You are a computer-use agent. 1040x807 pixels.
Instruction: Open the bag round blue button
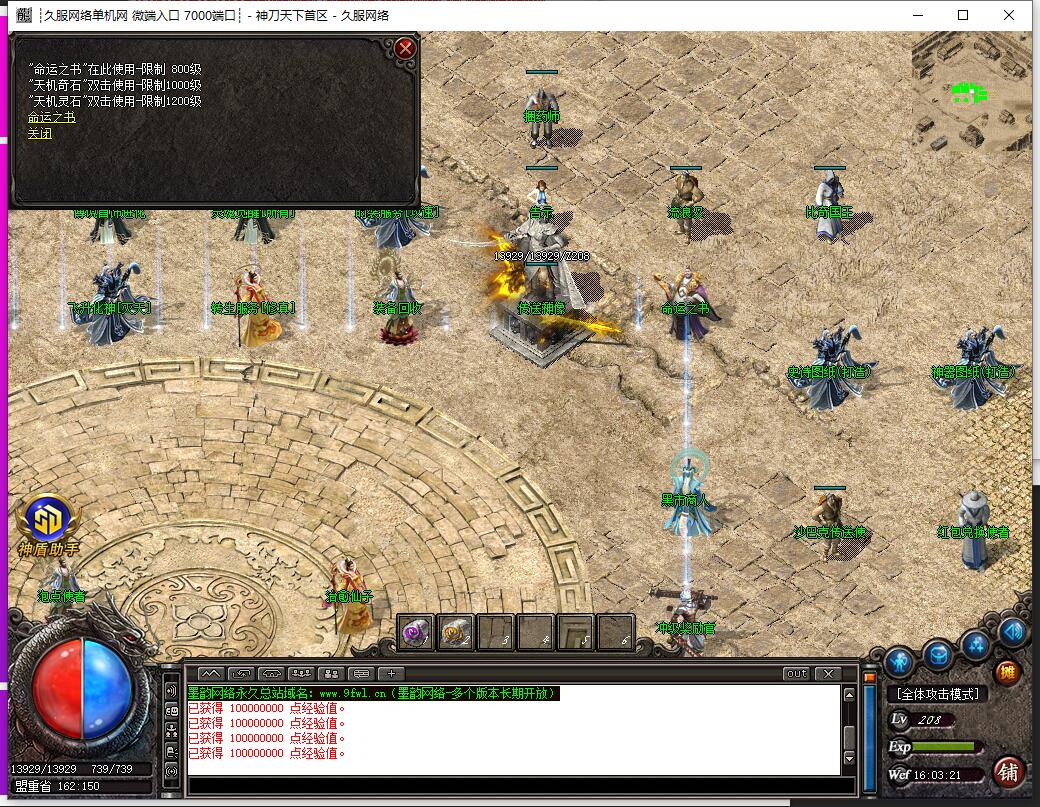938,654
